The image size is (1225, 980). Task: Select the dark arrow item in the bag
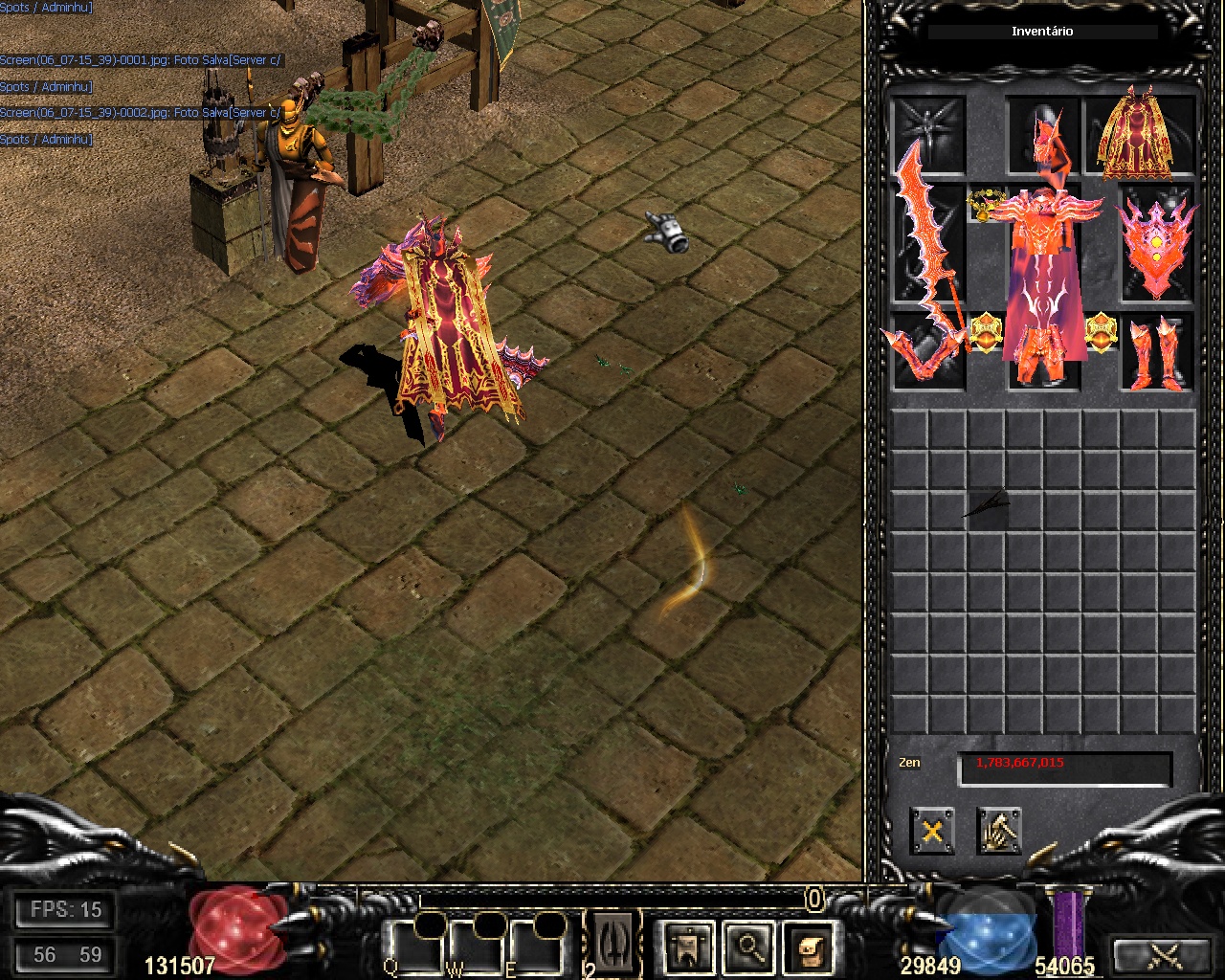point(987,505)
